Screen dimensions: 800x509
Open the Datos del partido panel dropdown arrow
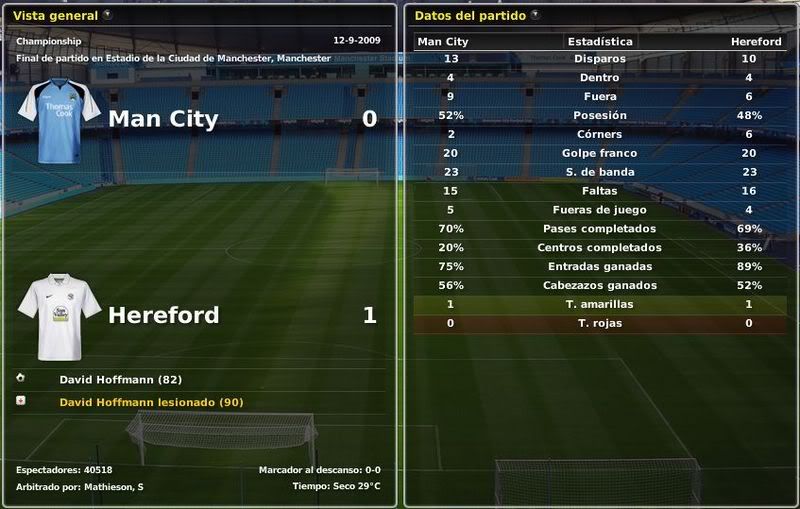click(x=536, y=15)
